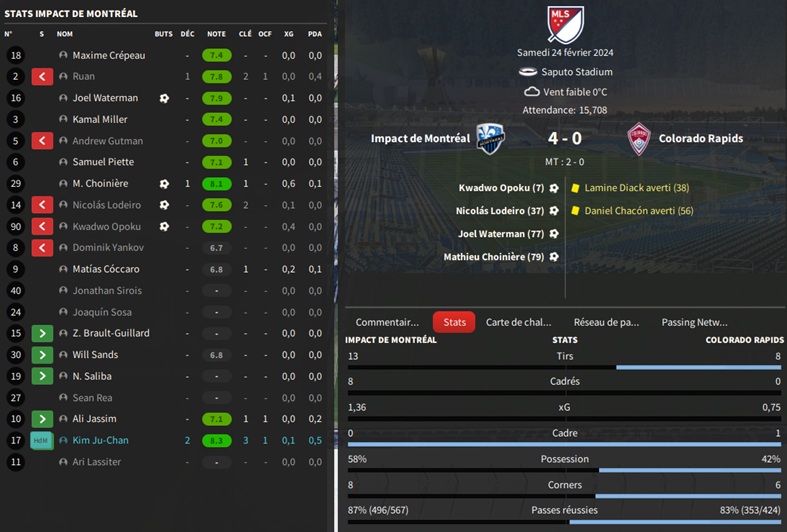The height and width of the screenshot is (532, 787).
Task: Switch to the Stats tab
Action: pos(454,322)
